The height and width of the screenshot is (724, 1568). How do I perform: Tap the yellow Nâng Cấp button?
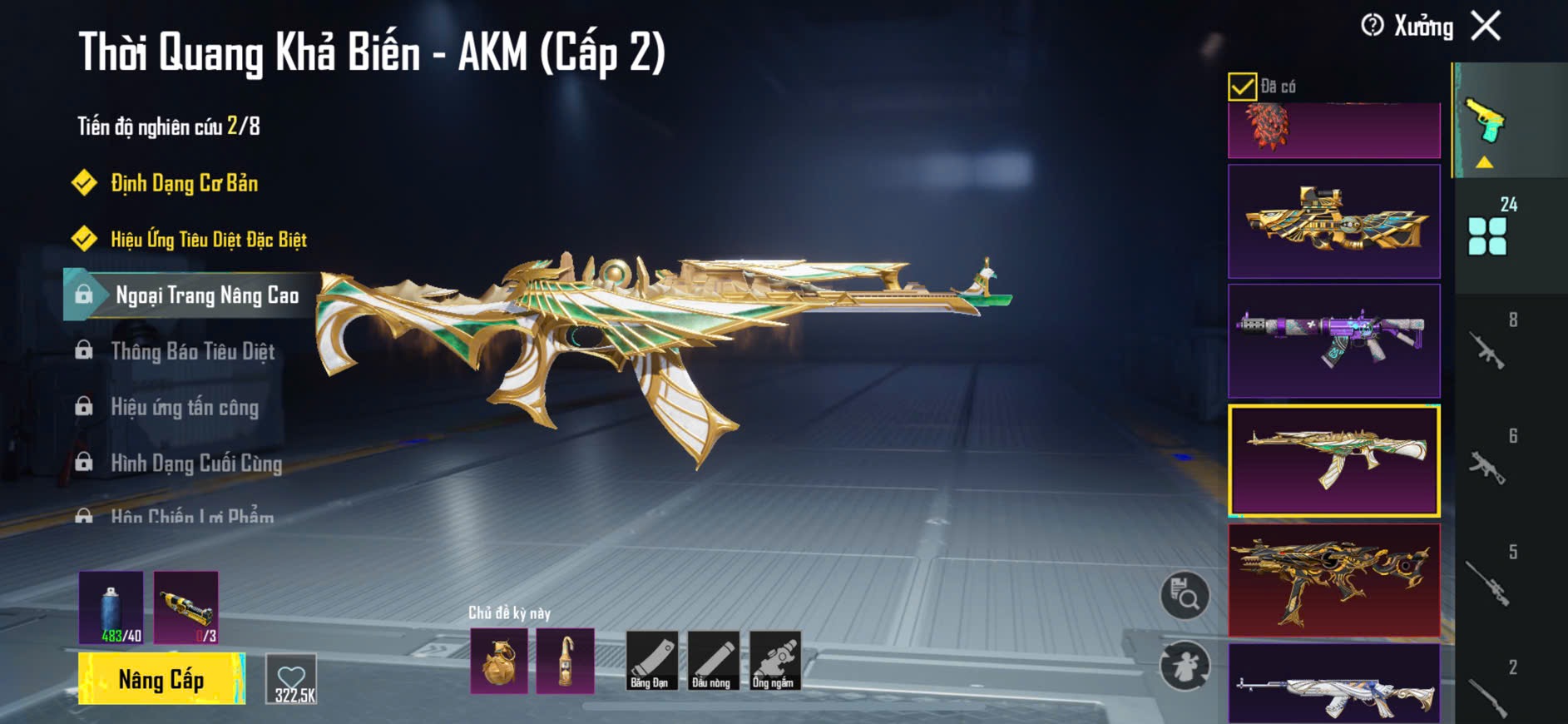(x=161, y=679)
